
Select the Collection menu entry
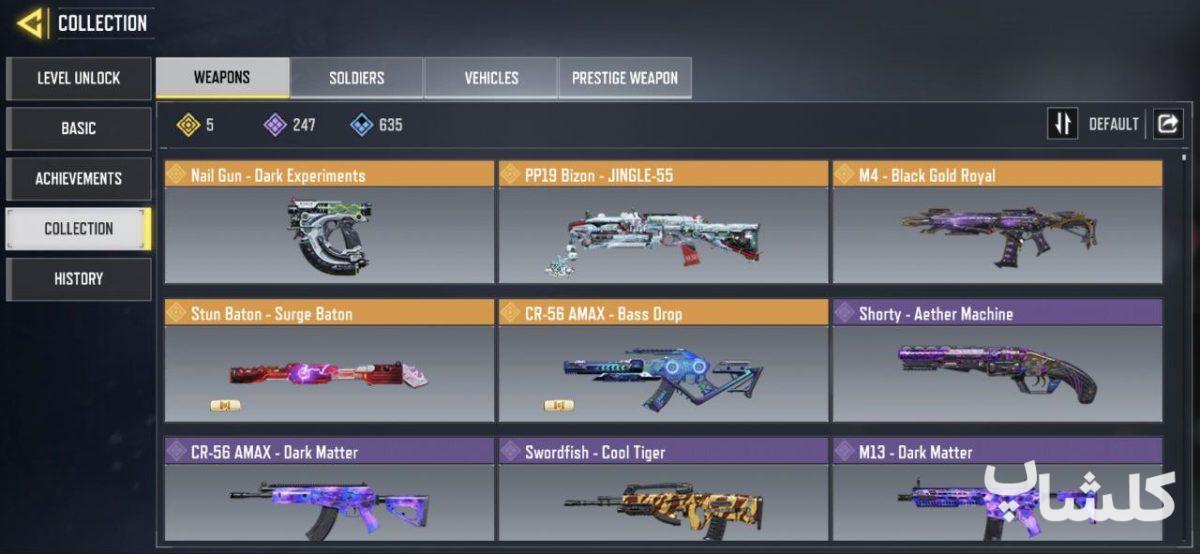(x=78, y=228)
